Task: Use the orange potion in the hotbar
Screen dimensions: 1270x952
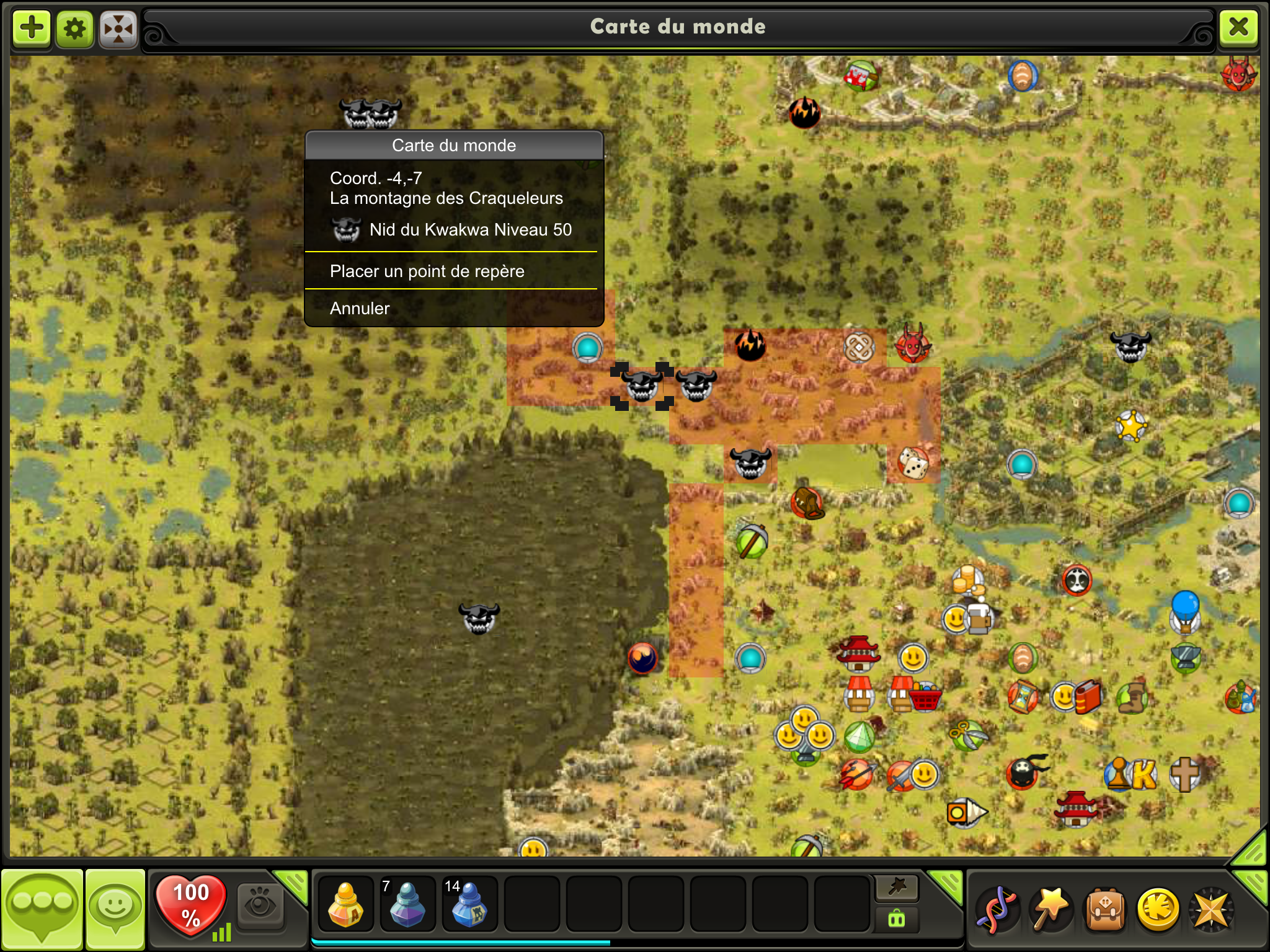Action: [x=345, y=904]
